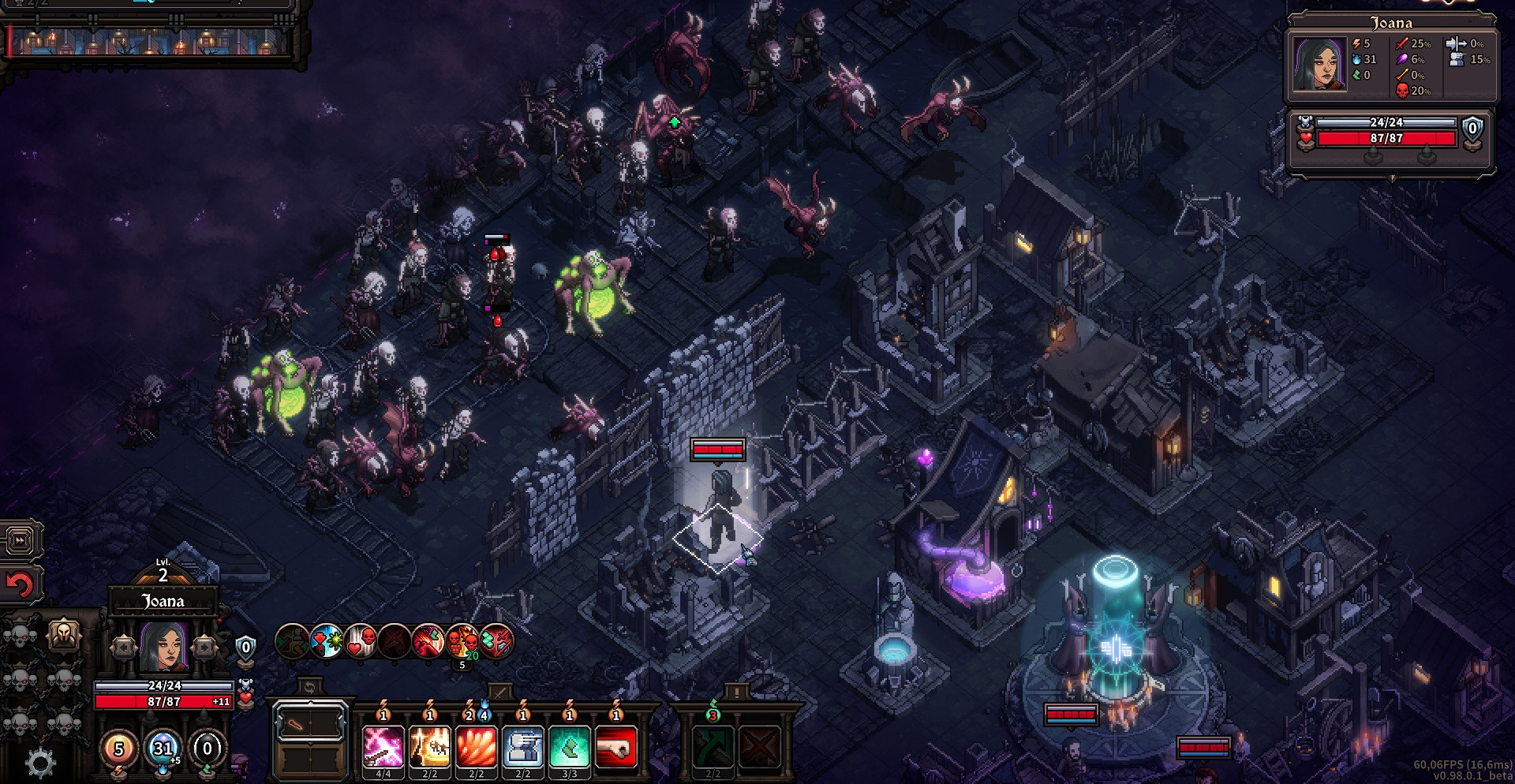The image size is (1515, 784).
Task: Cast the red flame fan skill
Action: 477,746
